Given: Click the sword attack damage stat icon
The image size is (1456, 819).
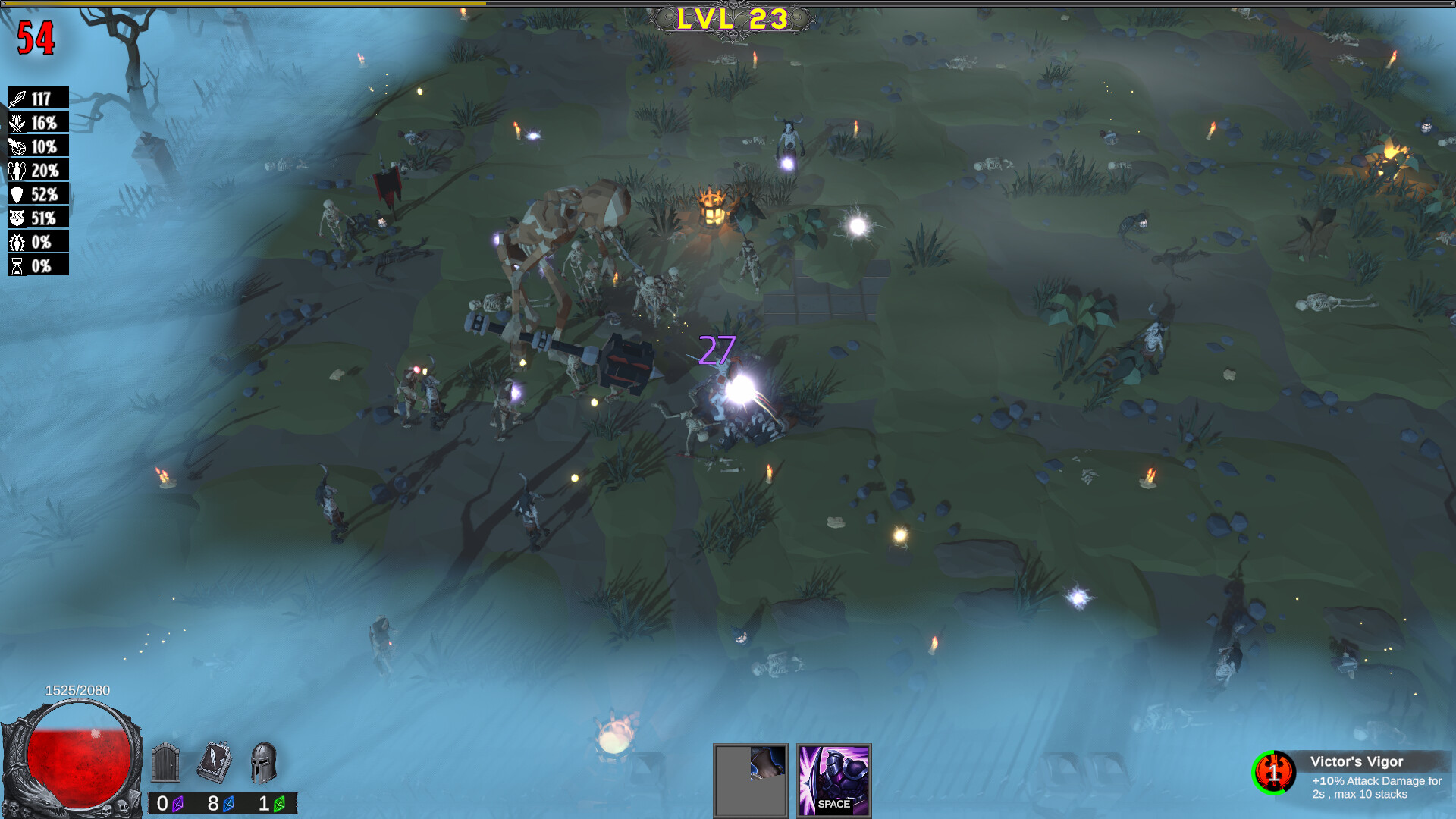Looking at the screenshot, I should point(19,98).
